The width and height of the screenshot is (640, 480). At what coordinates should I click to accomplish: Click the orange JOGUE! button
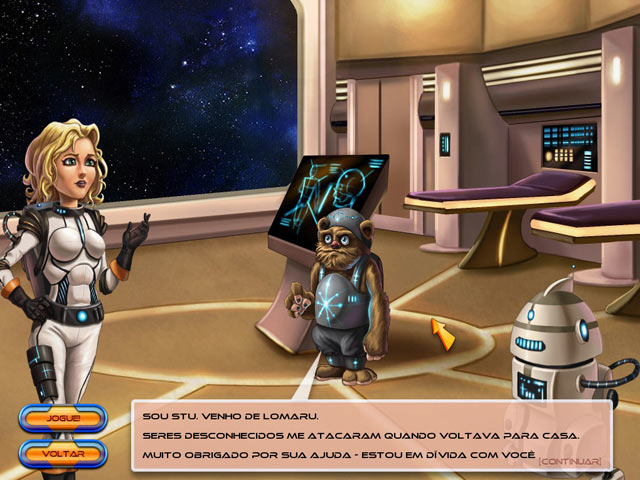[x=62, y=418]
